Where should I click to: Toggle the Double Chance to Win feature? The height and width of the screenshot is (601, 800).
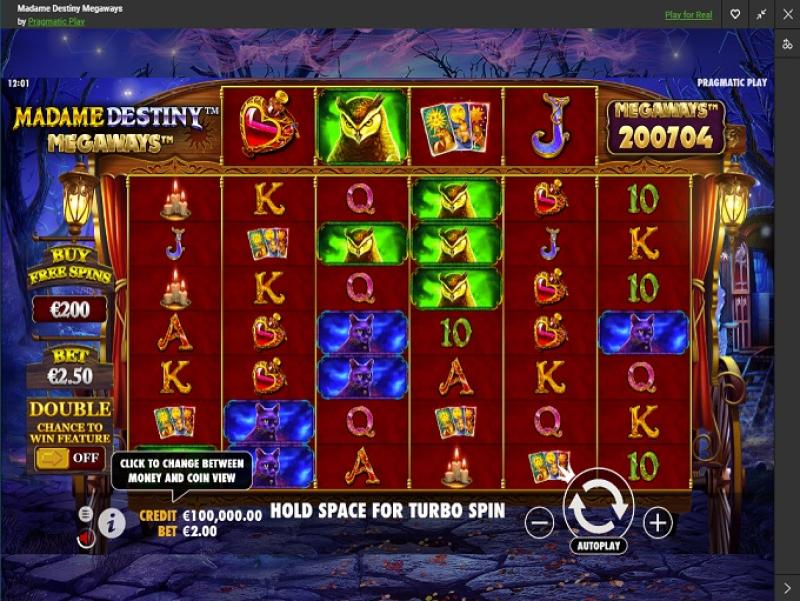69,458
